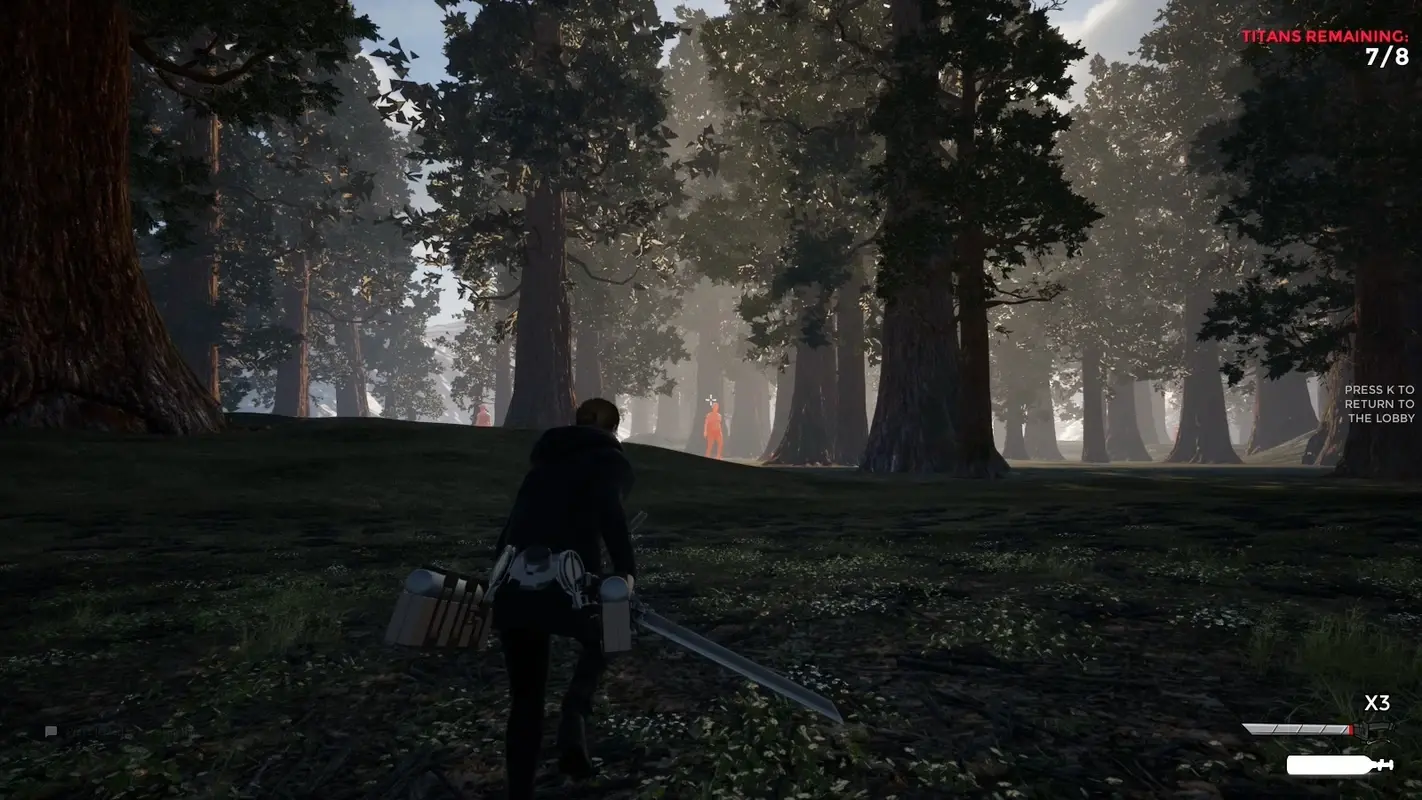The width and height of the screenshot is (1422, 800).
Task: Click the red blade tip segment
Action: (x=1351, y=729)
